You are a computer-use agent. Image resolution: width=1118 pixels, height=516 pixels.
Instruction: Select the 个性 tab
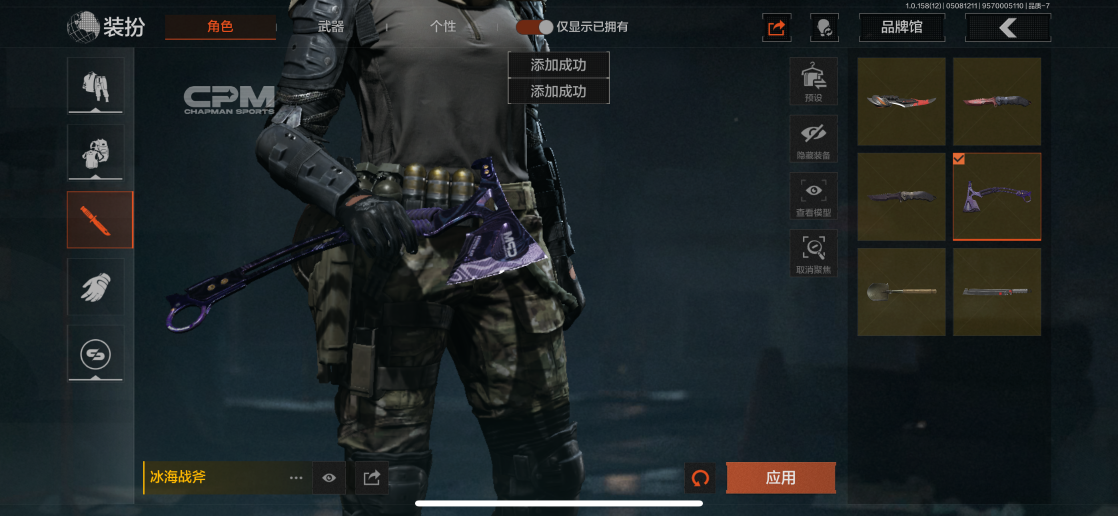coord(442,27)
